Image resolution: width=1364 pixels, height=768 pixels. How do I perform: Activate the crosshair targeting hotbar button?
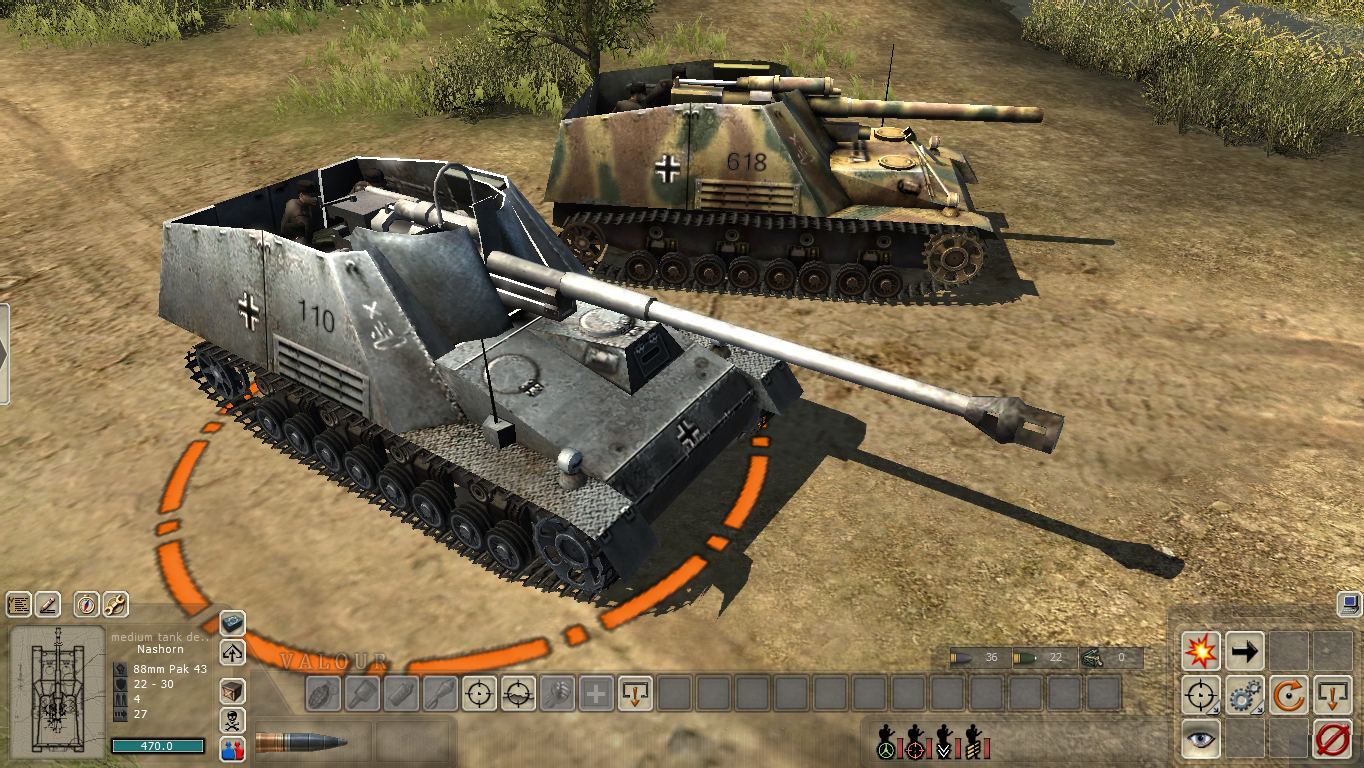tap(480, 693)
